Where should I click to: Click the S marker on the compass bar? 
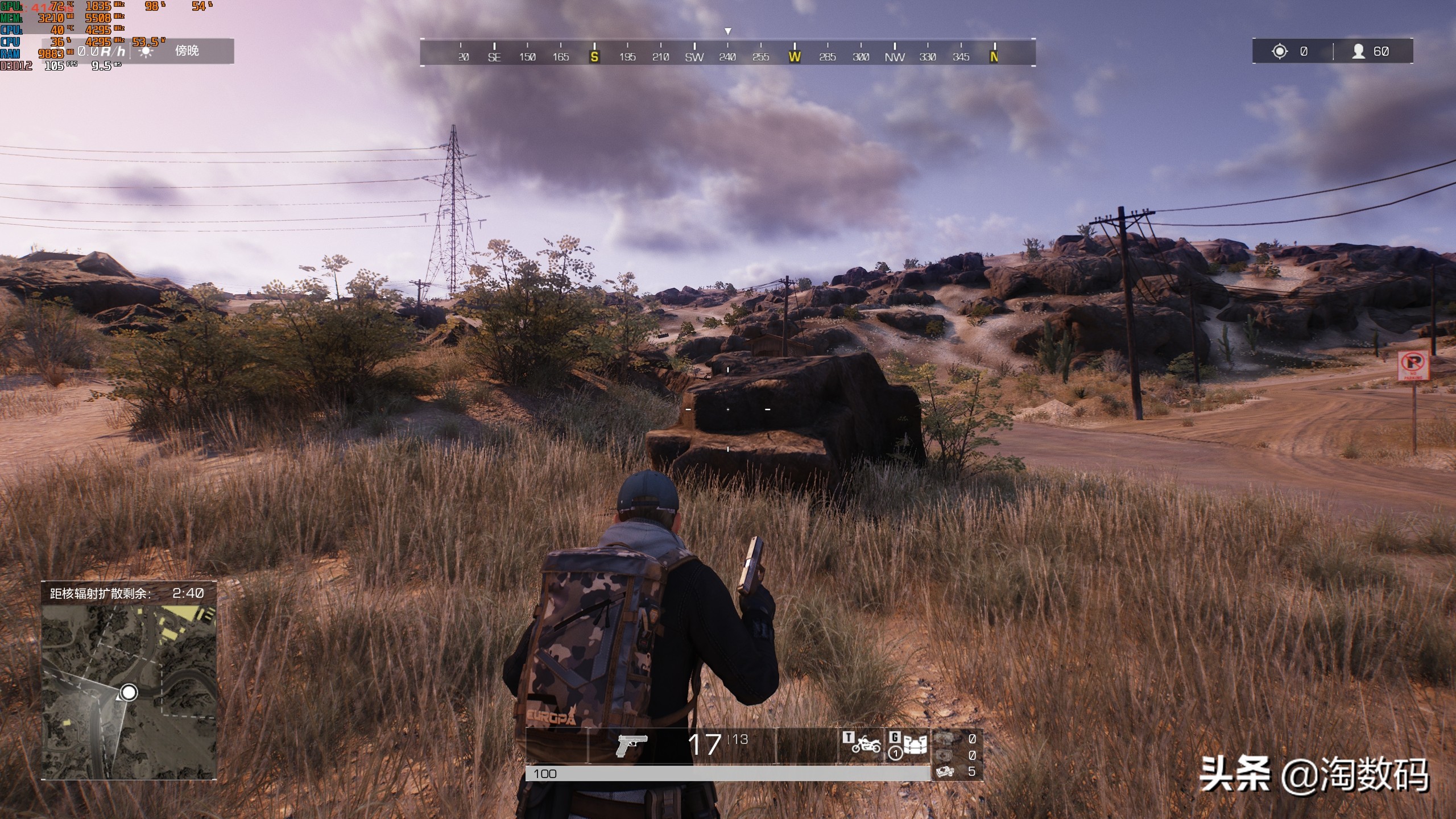pos(595,57)
